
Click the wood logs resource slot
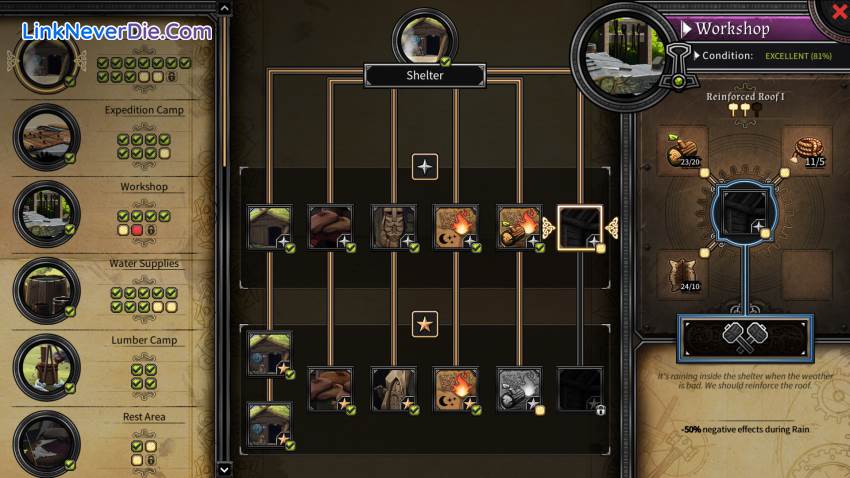click(x=687, y=149)
